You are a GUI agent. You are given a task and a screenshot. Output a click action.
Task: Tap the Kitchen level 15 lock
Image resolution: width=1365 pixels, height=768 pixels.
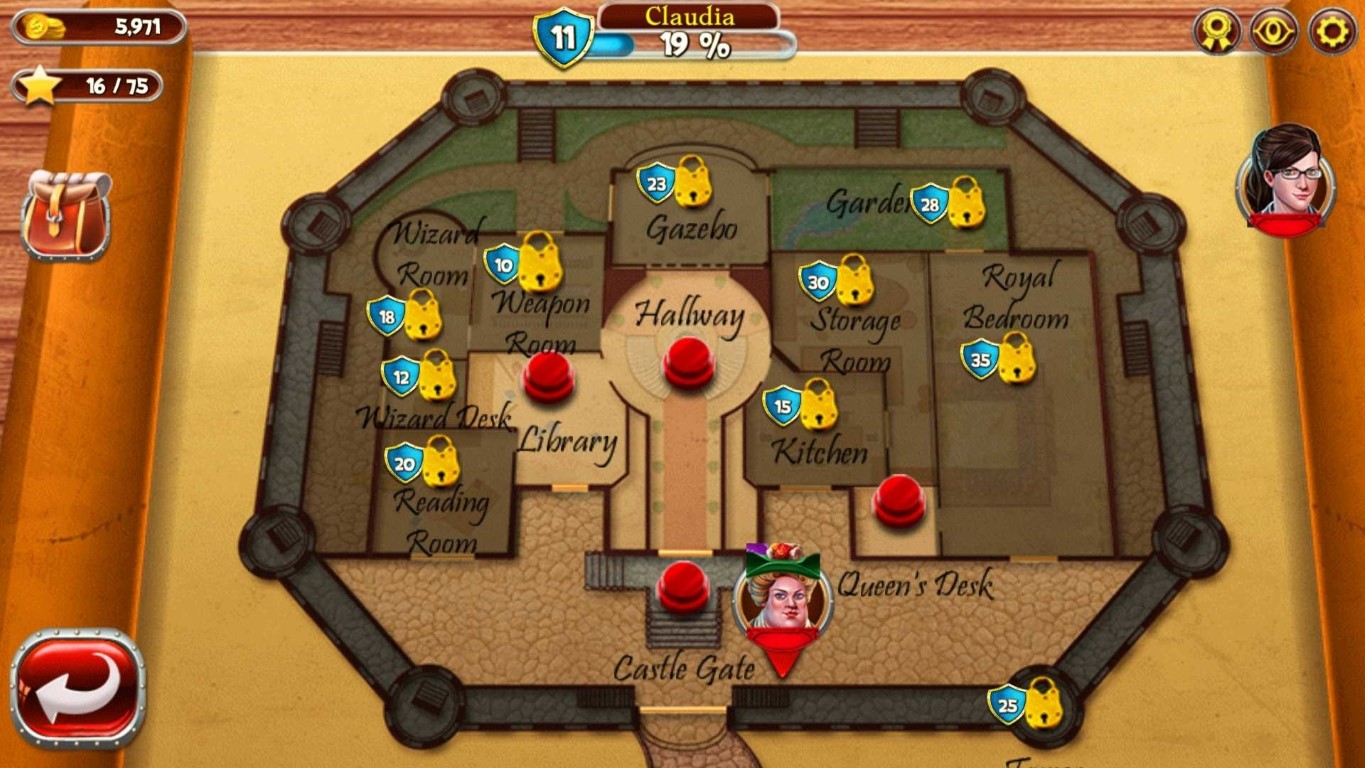[x=817, y=407]
